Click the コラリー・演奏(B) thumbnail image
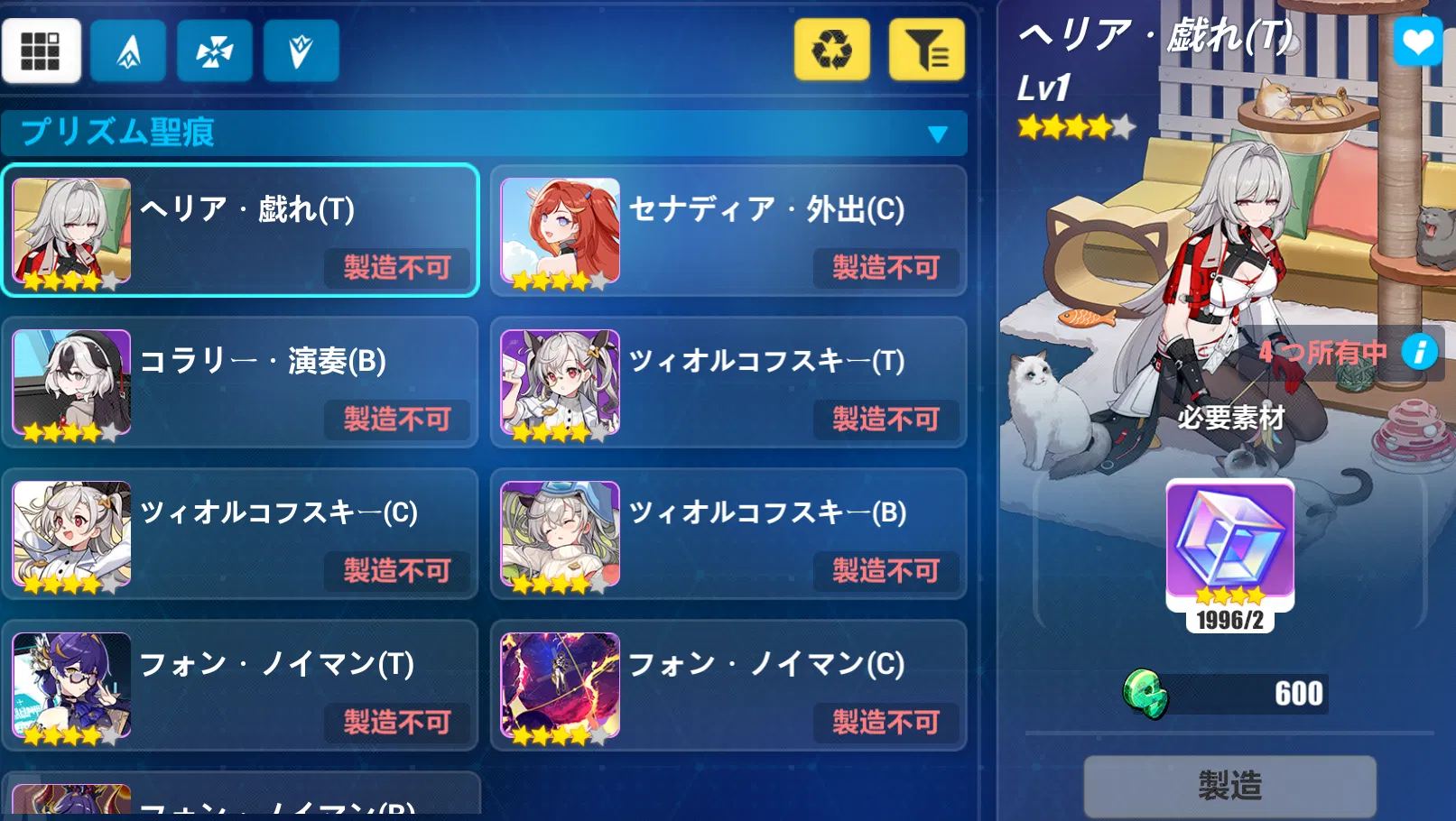 [71, 383]
